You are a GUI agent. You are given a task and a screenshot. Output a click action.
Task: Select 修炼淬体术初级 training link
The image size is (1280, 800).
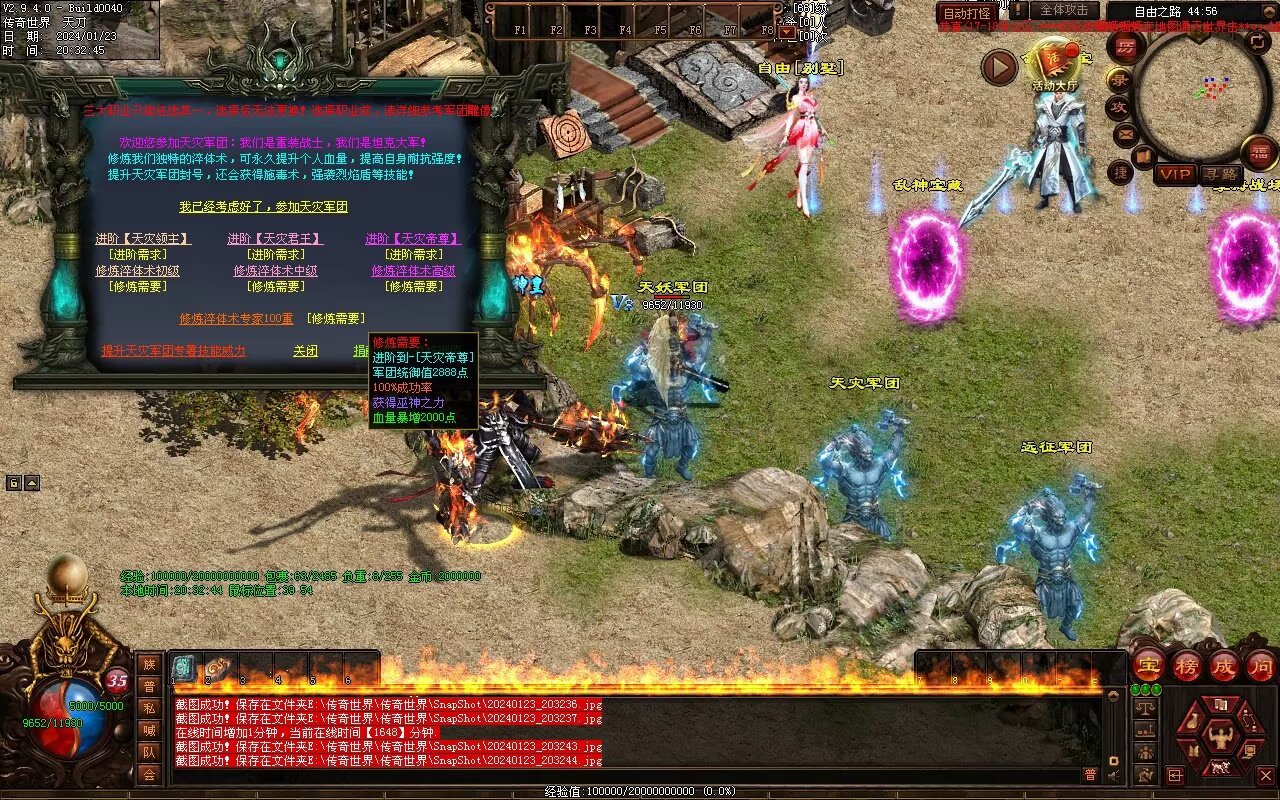[x=138, y=271]
